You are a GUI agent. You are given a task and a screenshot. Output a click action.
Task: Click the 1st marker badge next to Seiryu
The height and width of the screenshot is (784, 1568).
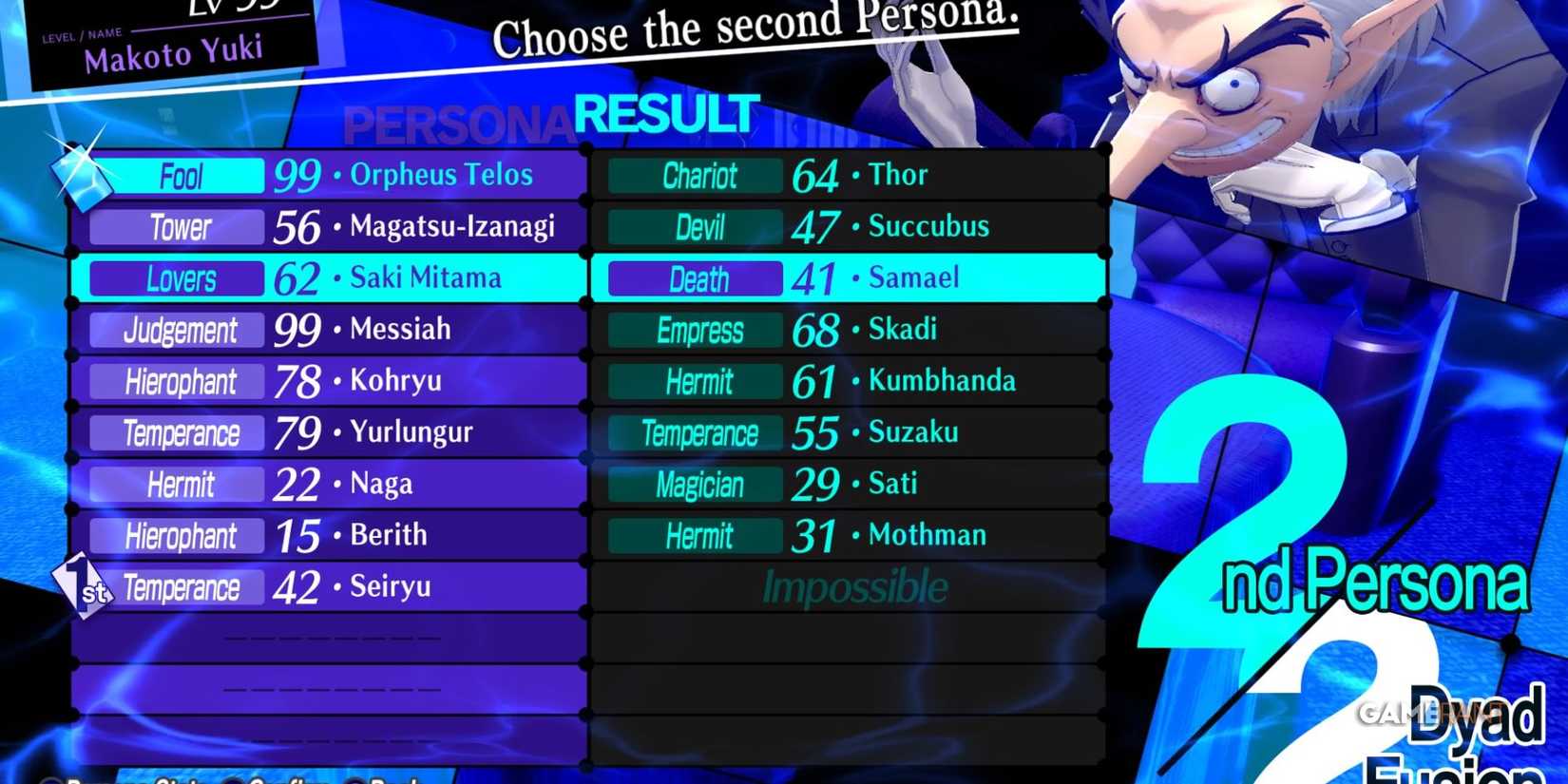(x=86, y=588)
